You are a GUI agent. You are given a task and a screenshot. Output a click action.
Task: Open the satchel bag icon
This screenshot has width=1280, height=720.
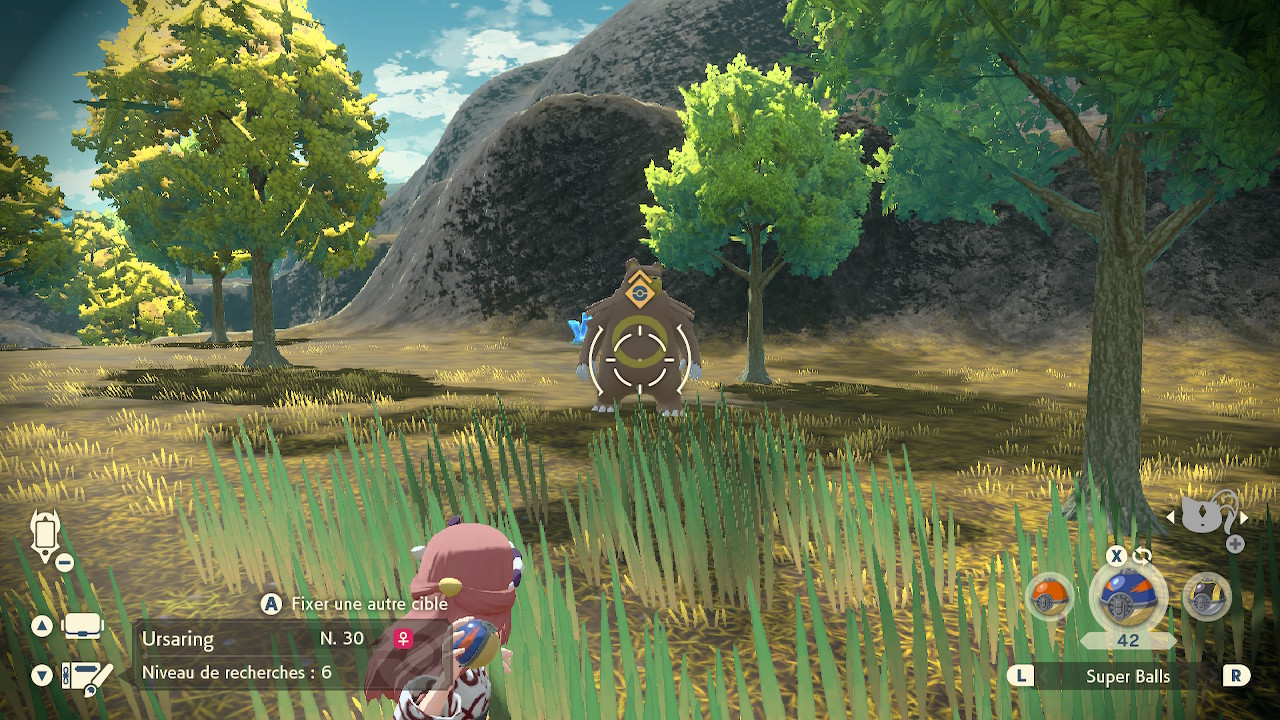(x=83, y=627)
